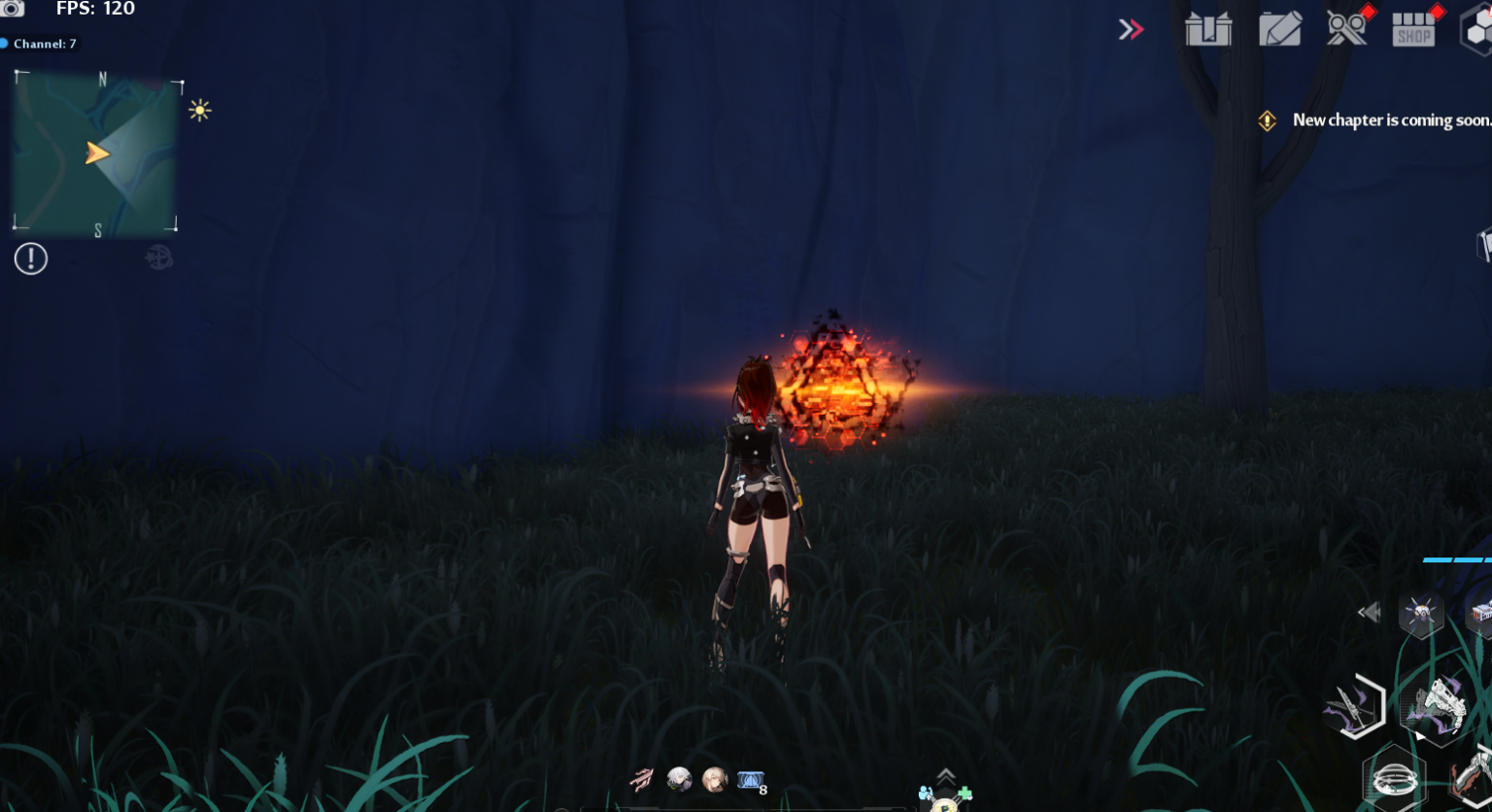Expand the upward chevron above food
Viewport: 1492px width, 812px height.
[945, 775]
